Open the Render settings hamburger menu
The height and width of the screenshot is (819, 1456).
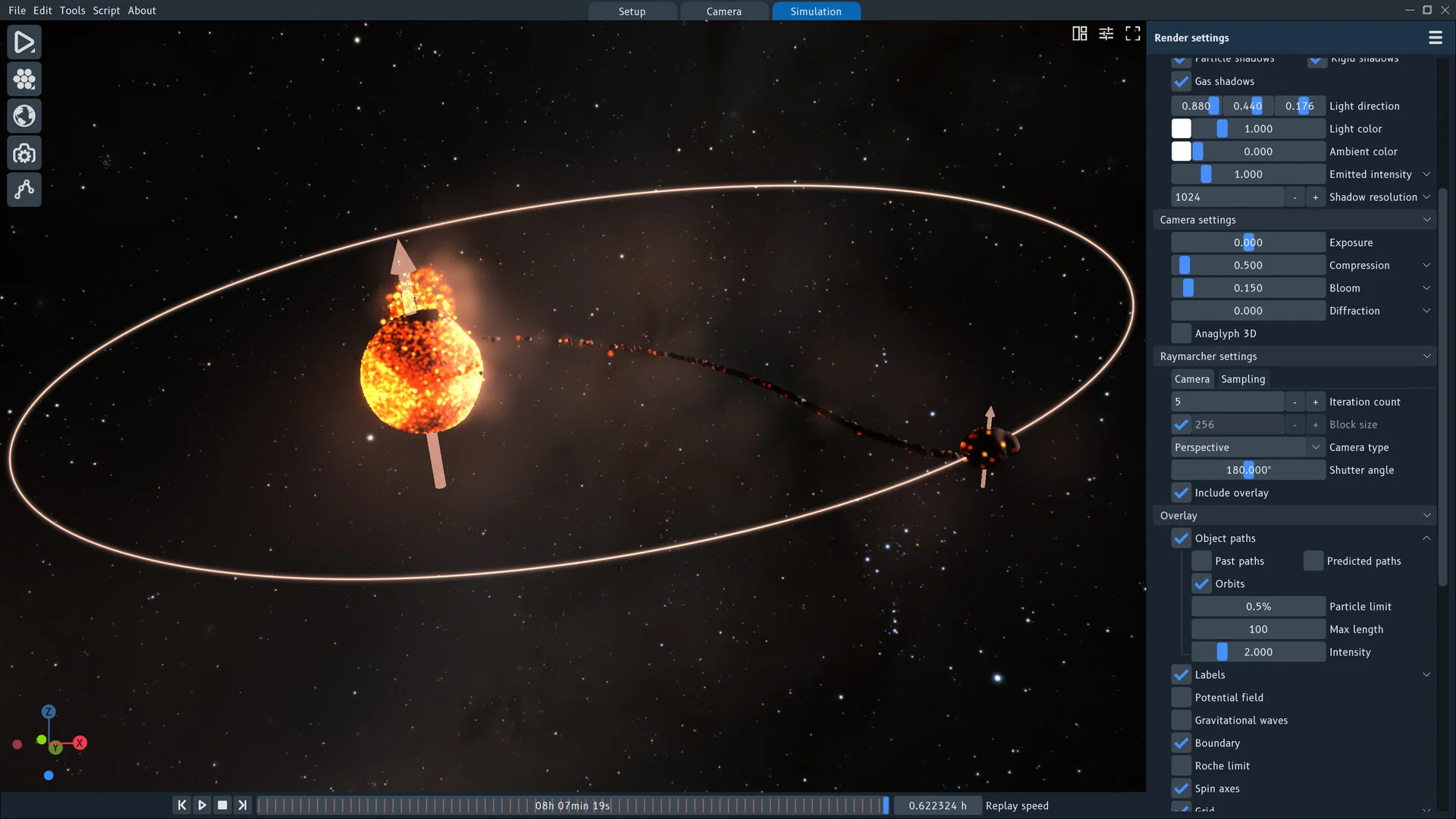tap(1435, 38)
